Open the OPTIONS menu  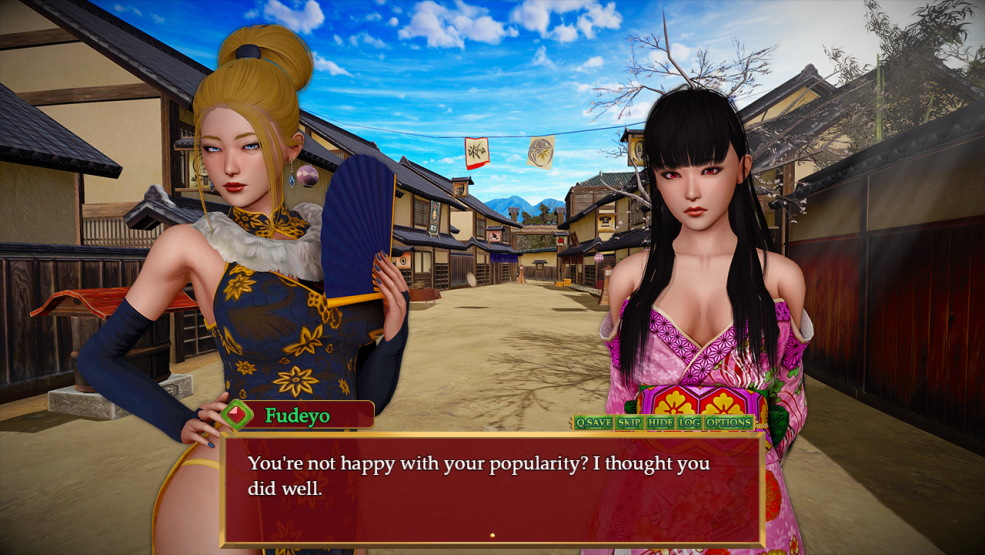729,423
